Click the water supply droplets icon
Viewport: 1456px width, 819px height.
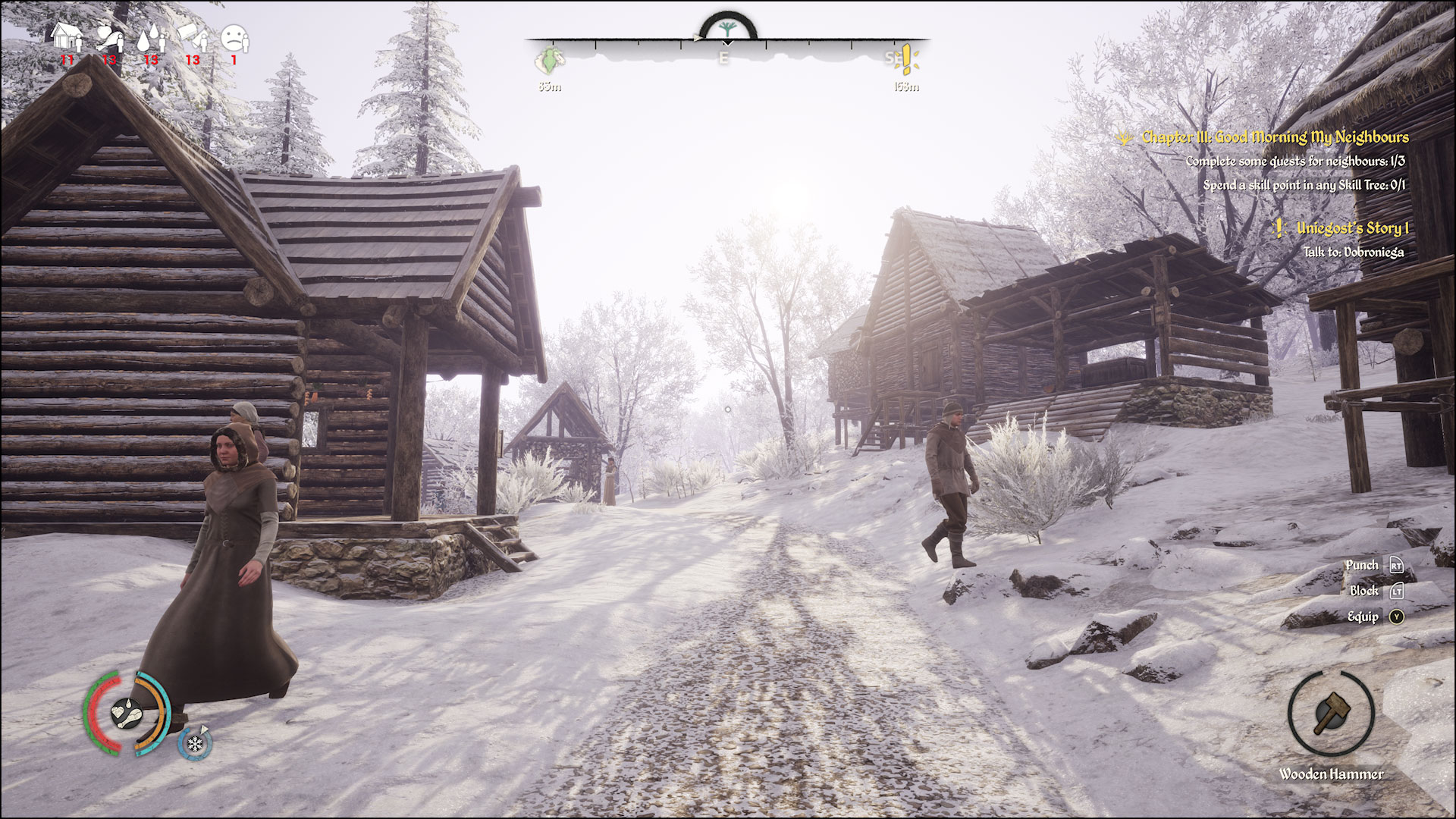pyautogui.click(x=150, y=36)
